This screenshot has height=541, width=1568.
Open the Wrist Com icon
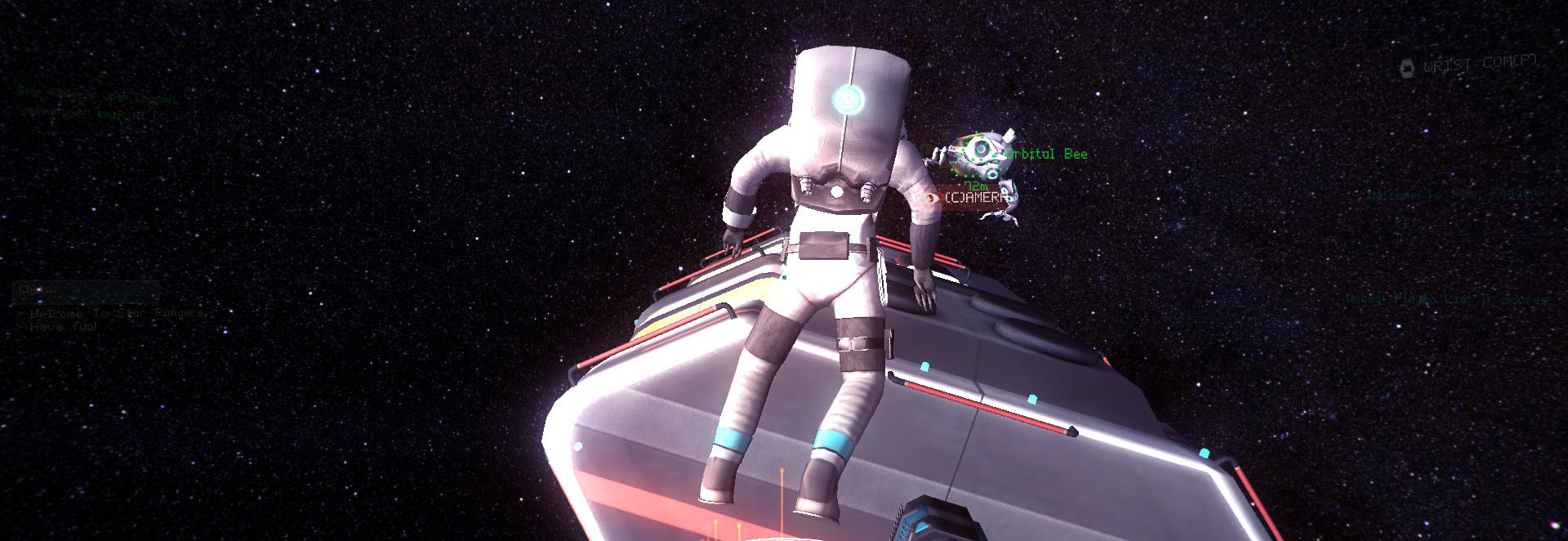(1406, 69)
